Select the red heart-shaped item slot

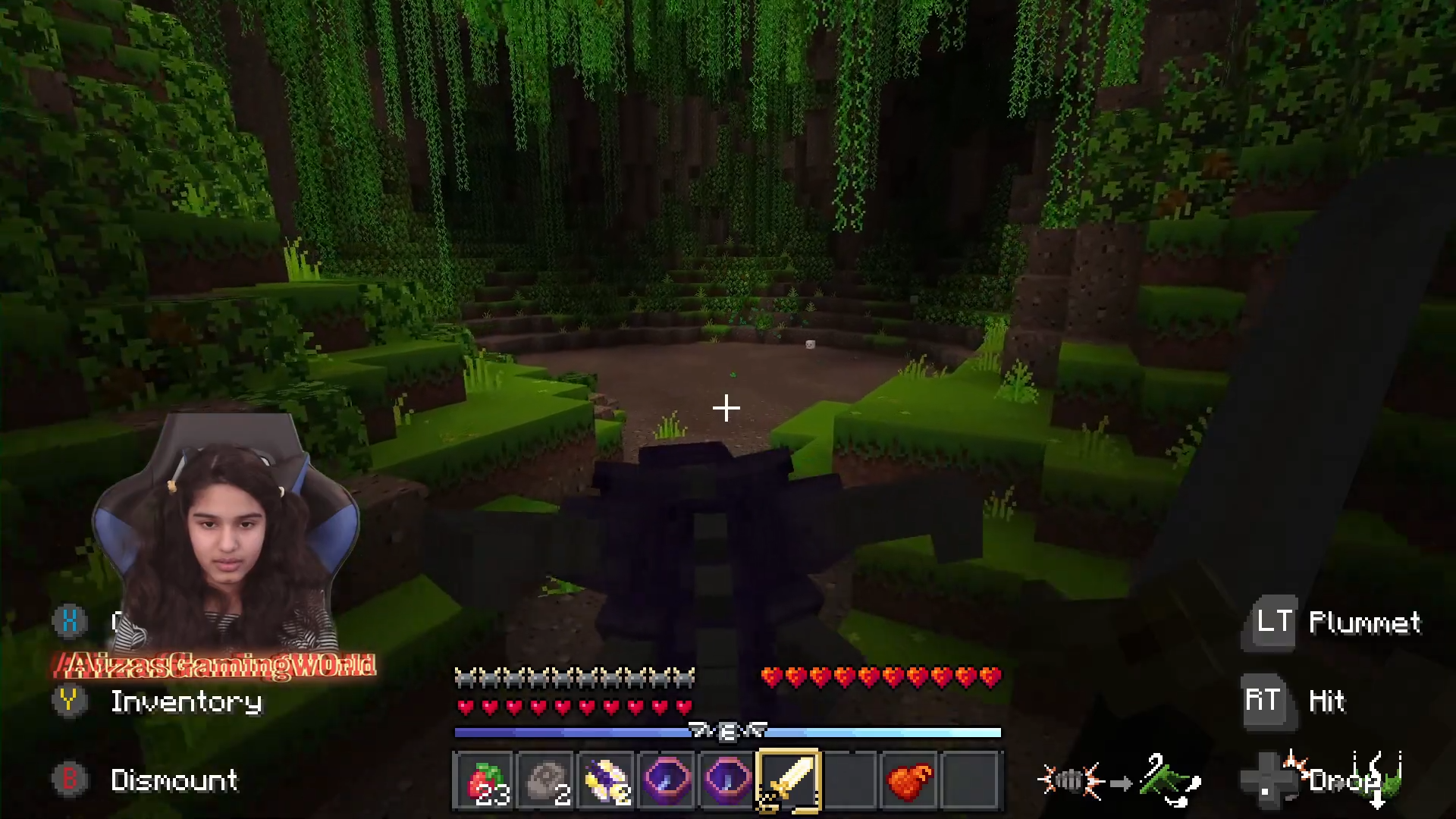(x=909, y=781)
